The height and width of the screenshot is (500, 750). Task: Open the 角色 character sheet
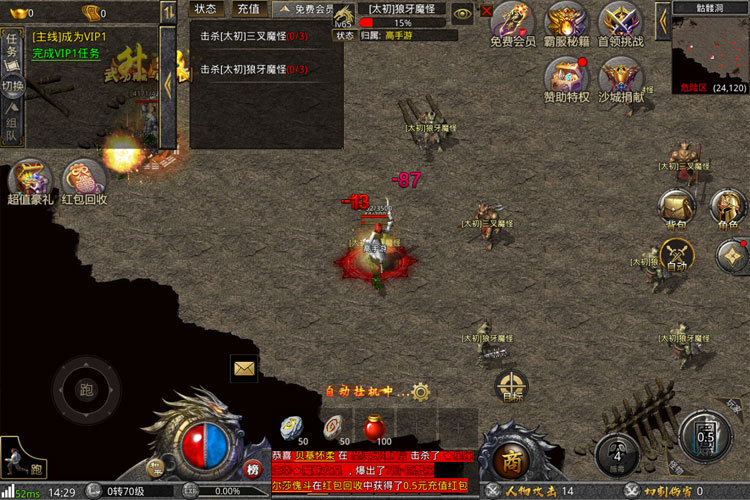tap(727, 209)
